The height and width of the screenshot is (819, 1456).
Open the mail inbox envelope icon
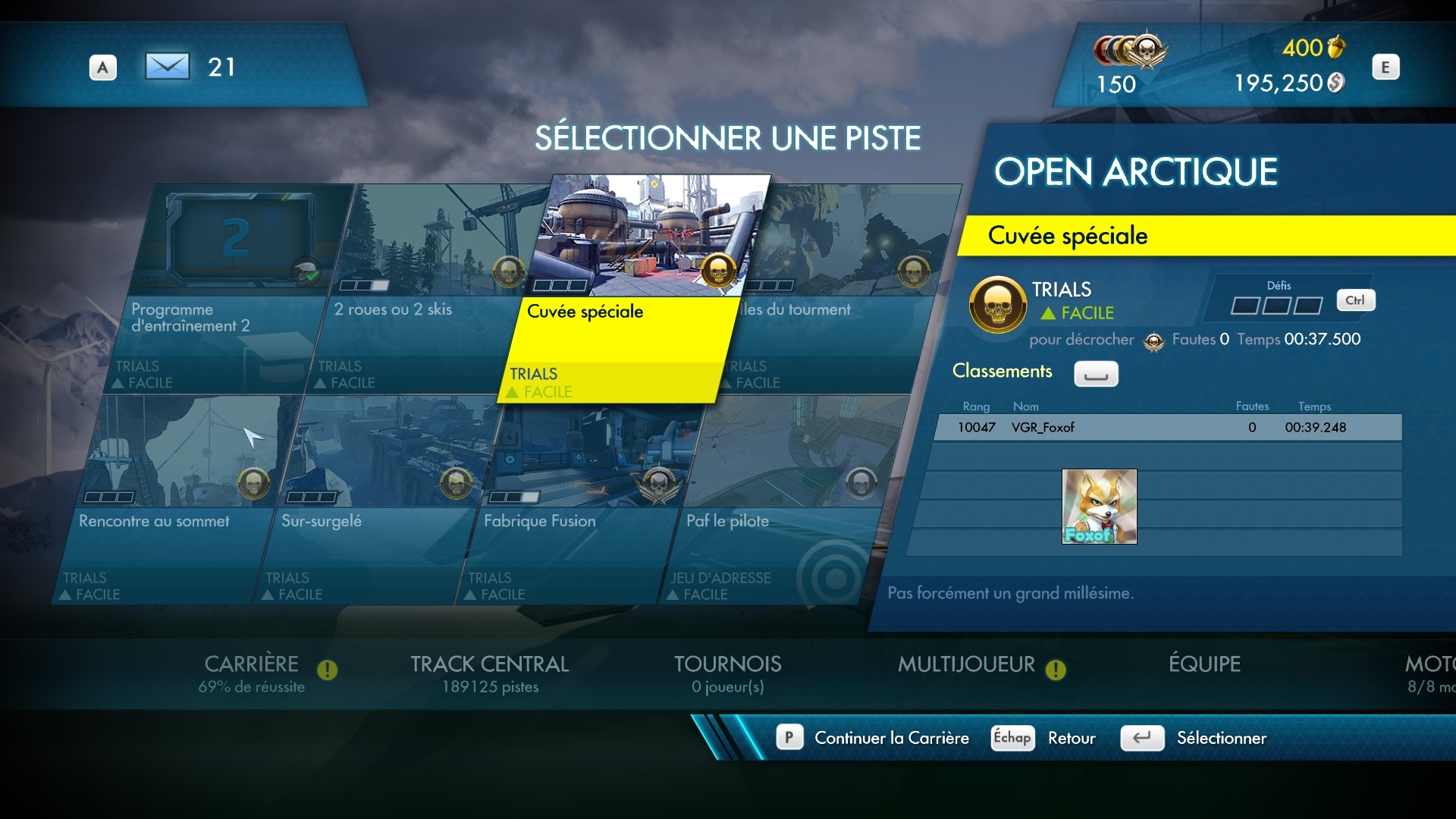tap(167, 67)
